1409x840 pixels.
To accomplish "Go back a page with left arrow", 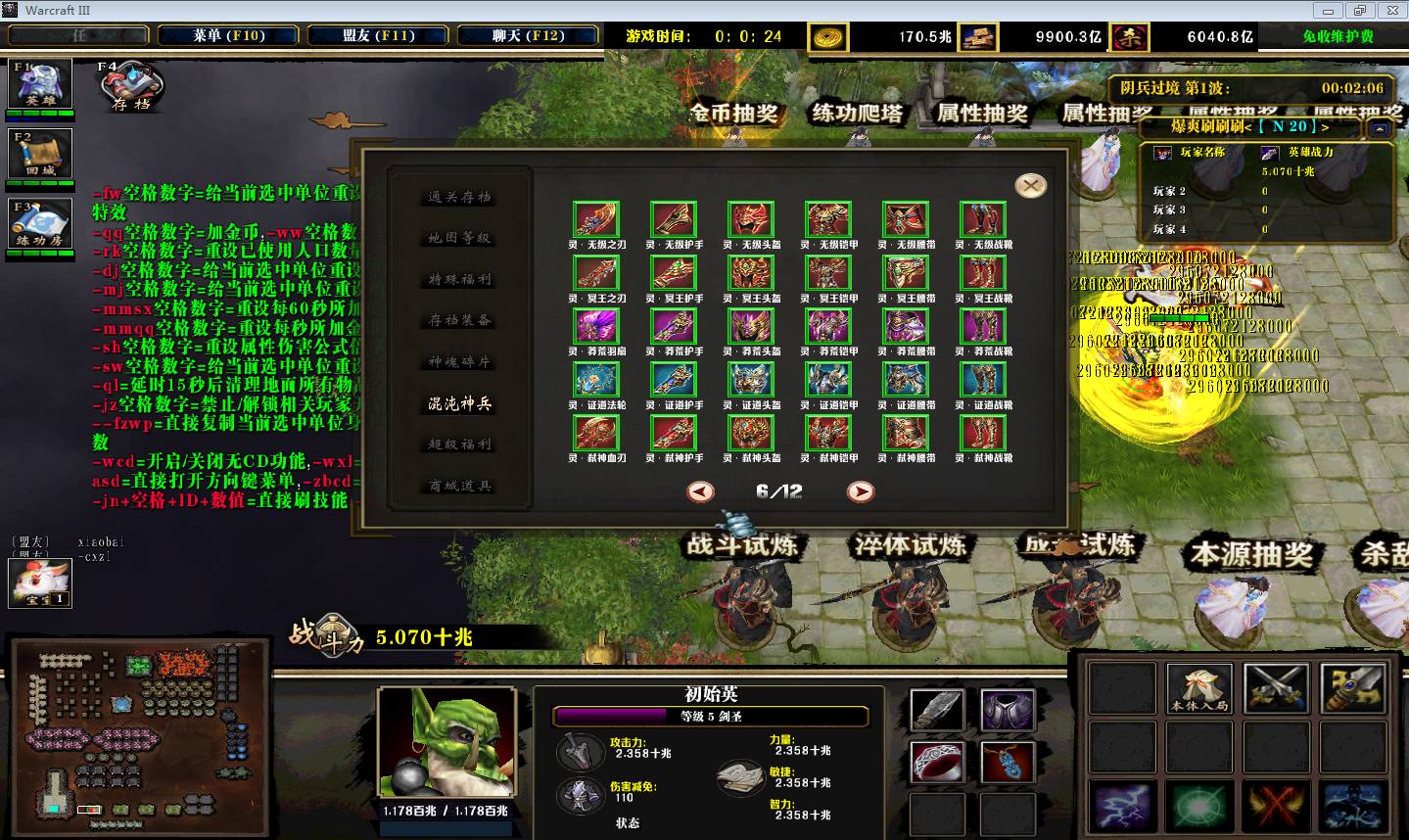I will pos(699,492).
